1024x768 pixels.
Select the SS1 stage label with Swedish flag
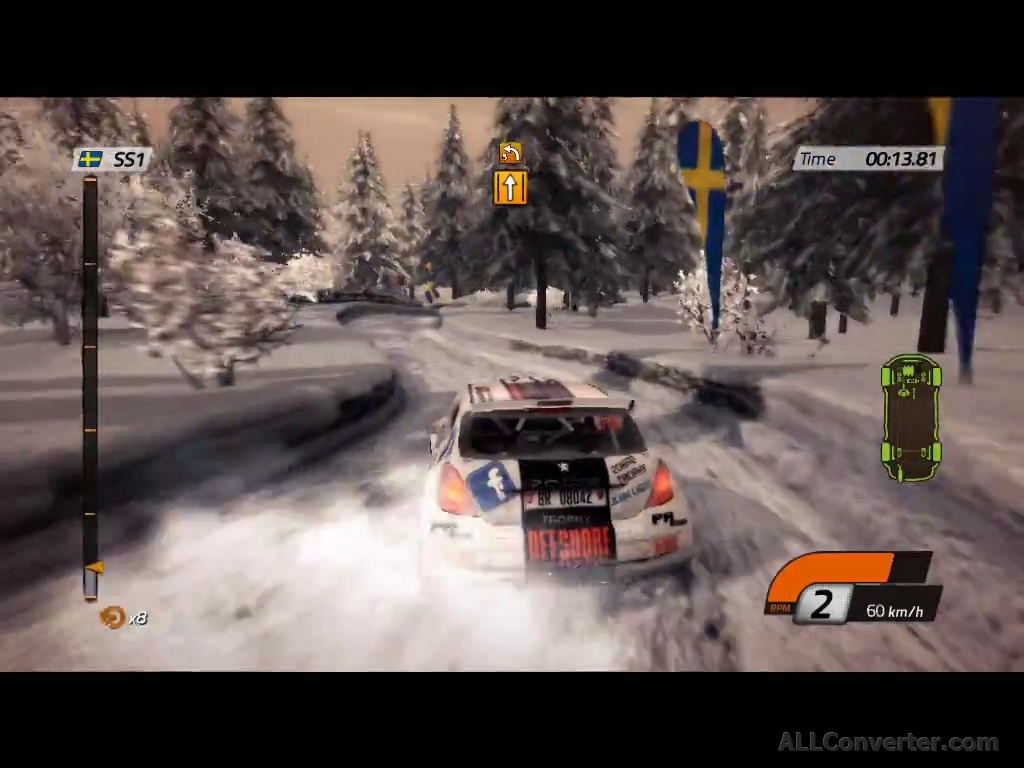[112, 159]
